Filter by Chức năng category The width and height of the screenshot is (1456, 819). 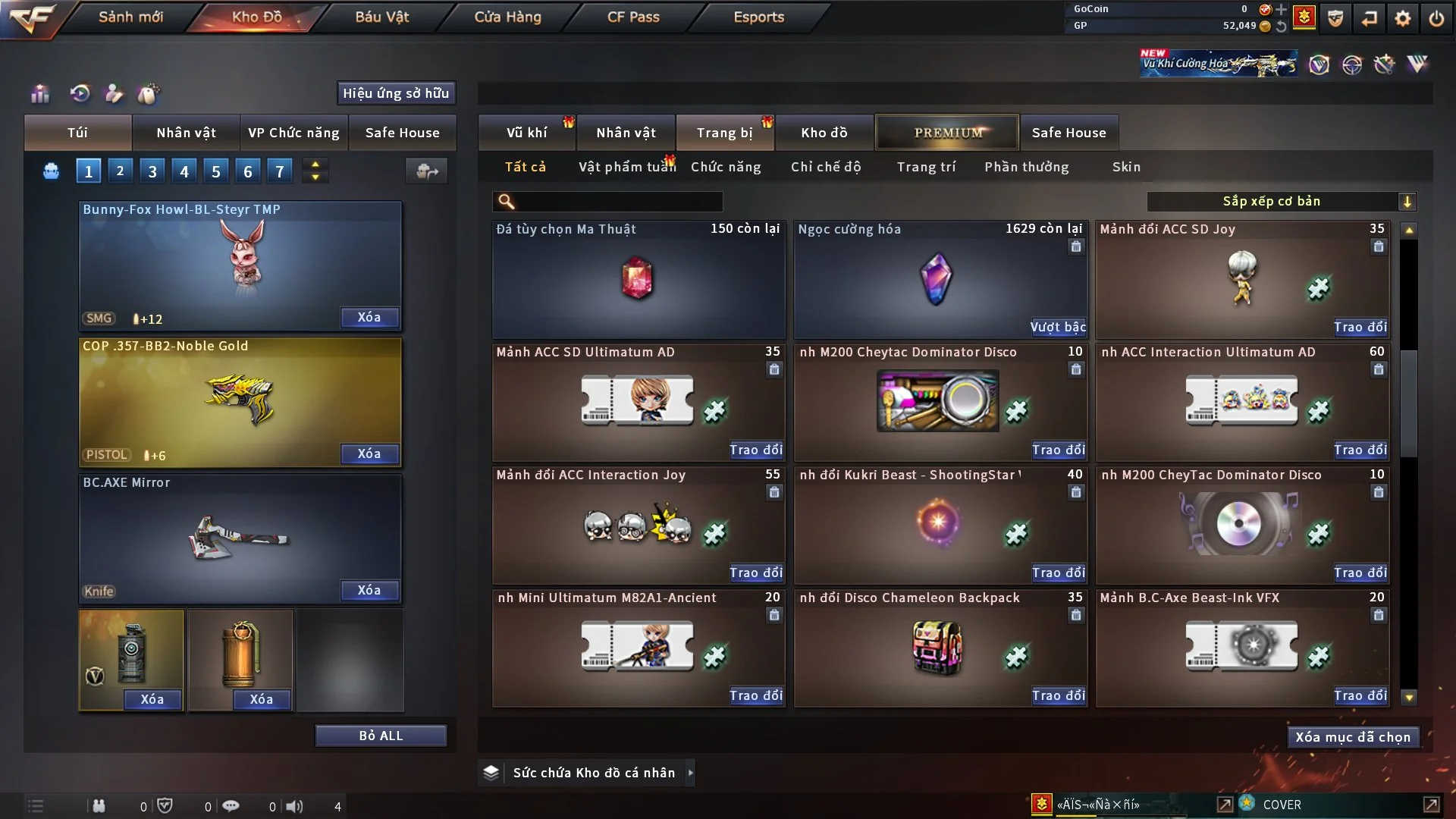coord(726,167)
